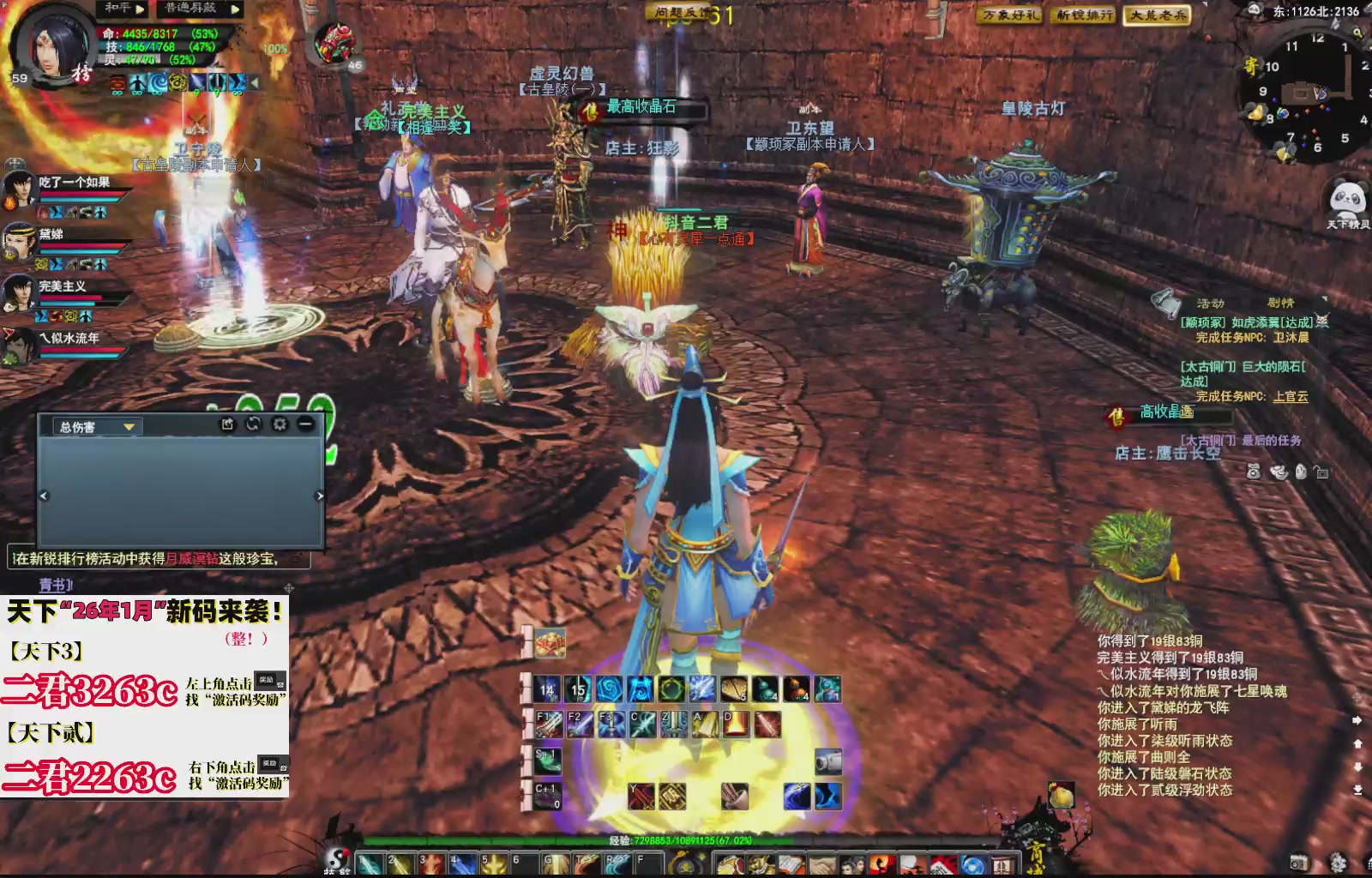Cast the skill in hotkey slot 1
Image resolution: width=1372 pixels, height=878 pixels.
[x=369, y=863]
